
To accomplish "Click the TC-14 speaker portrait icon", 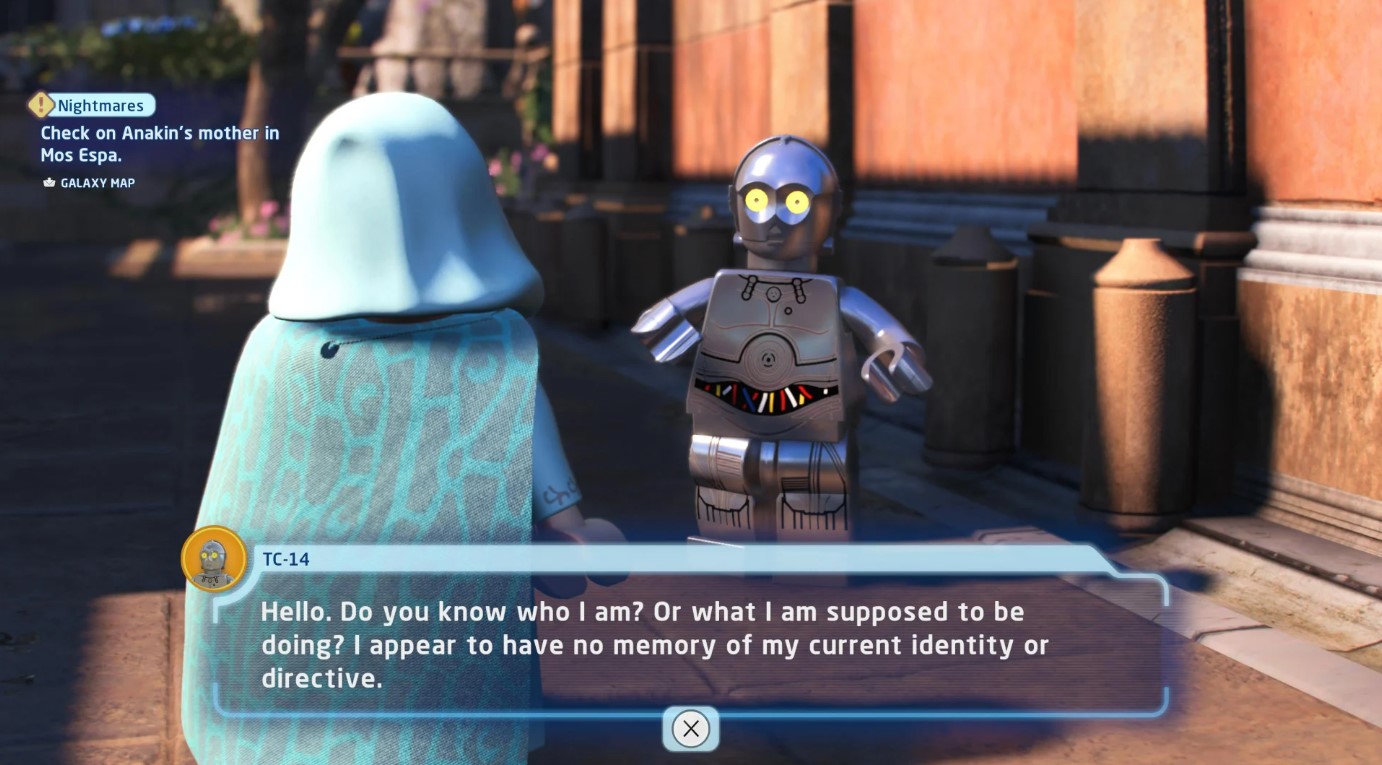I will [x=214, y=559].
